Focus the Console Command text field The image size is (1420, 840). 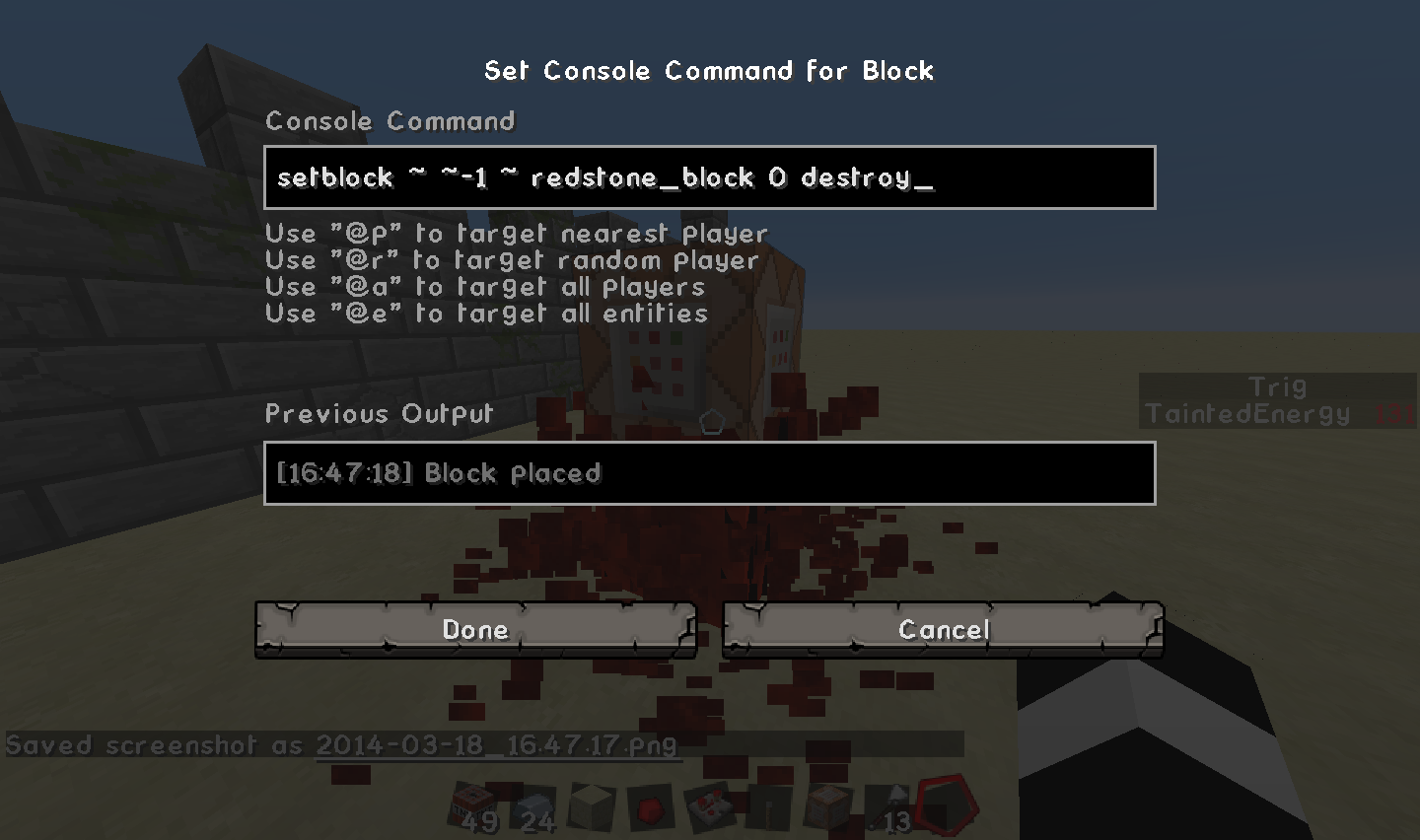tap(709, 177)
